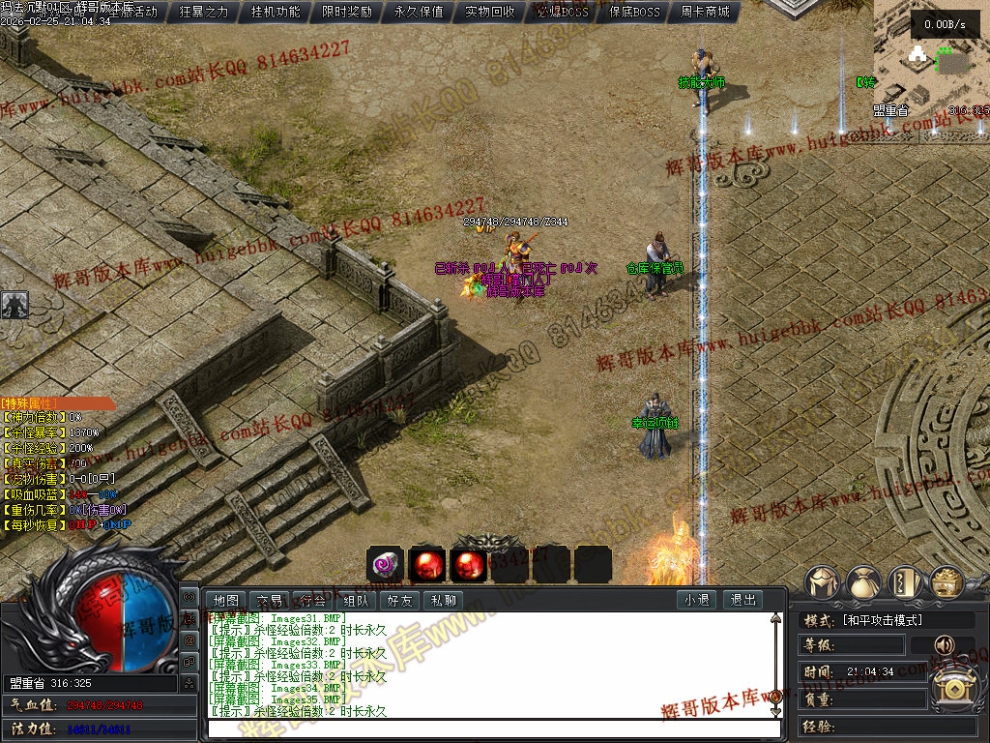Open the 永久保值 menu

[419, 12]
